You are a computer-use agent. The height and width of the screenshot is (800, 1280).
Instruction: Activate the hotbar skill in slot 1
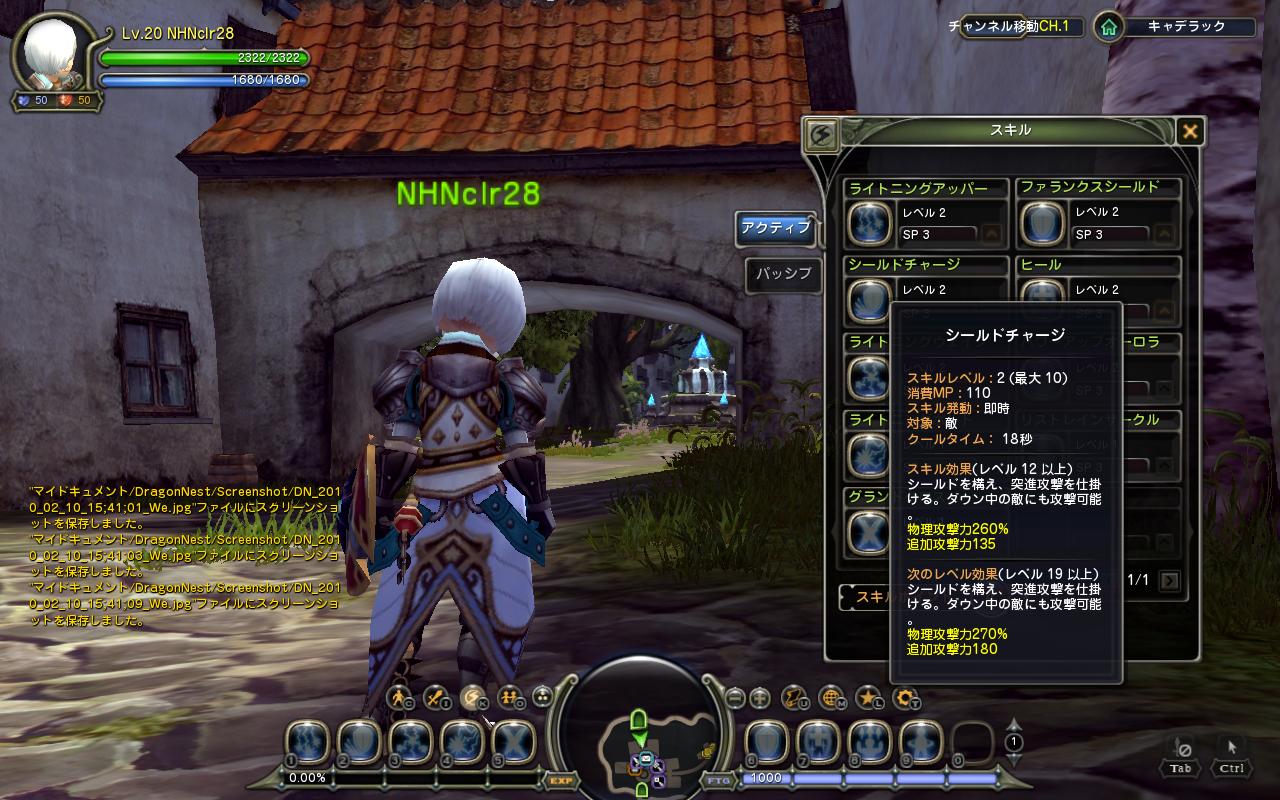(307, 742)
